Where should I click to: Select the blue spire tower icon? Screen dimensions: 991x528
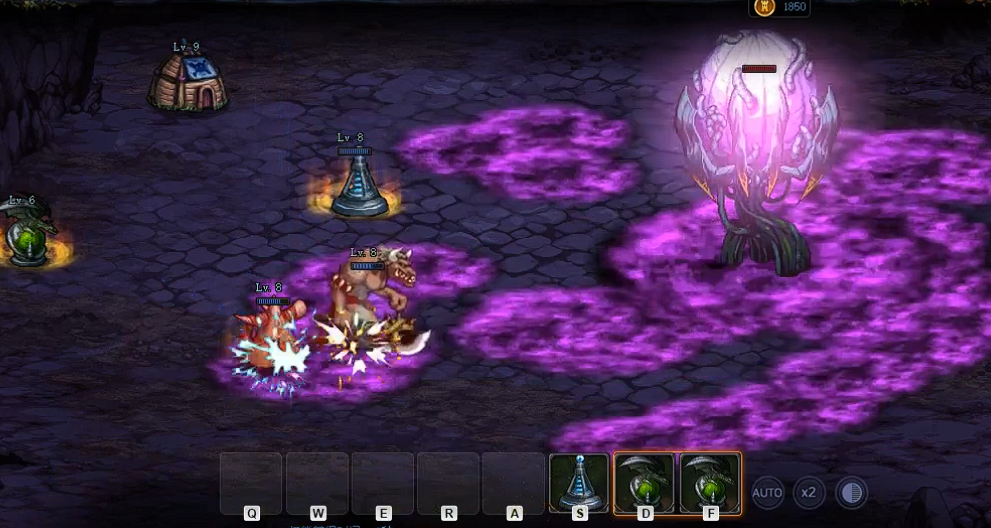click(579, 482)
